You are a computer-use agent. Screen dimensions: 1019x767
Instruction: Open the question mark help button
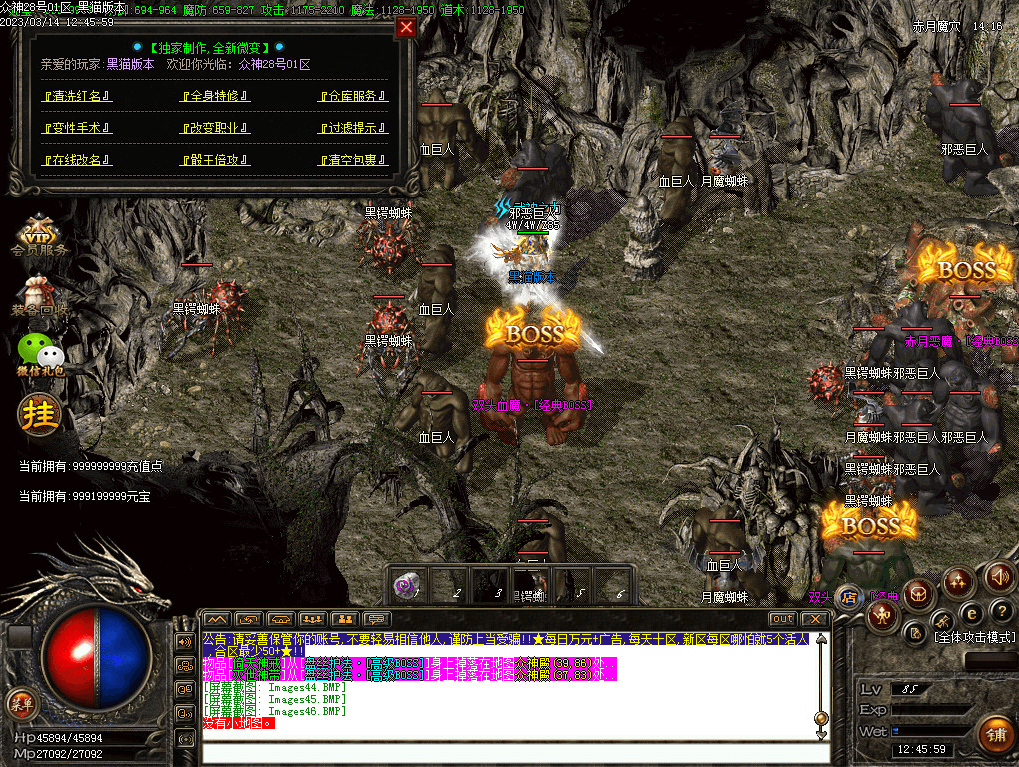click(999, 610)
